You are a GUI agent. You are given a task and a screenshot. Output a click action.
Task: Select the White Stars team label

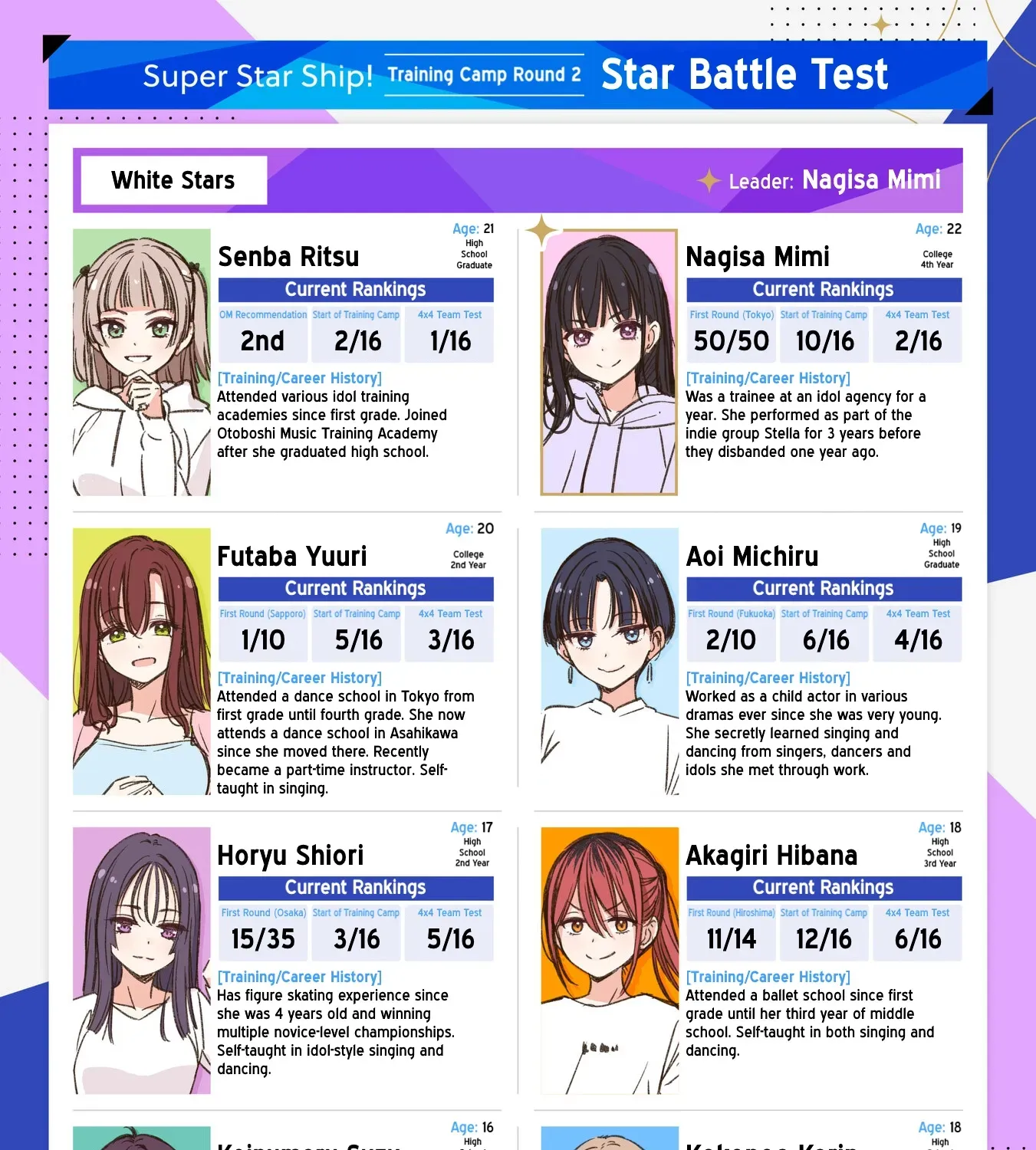[x=174, y=180]
